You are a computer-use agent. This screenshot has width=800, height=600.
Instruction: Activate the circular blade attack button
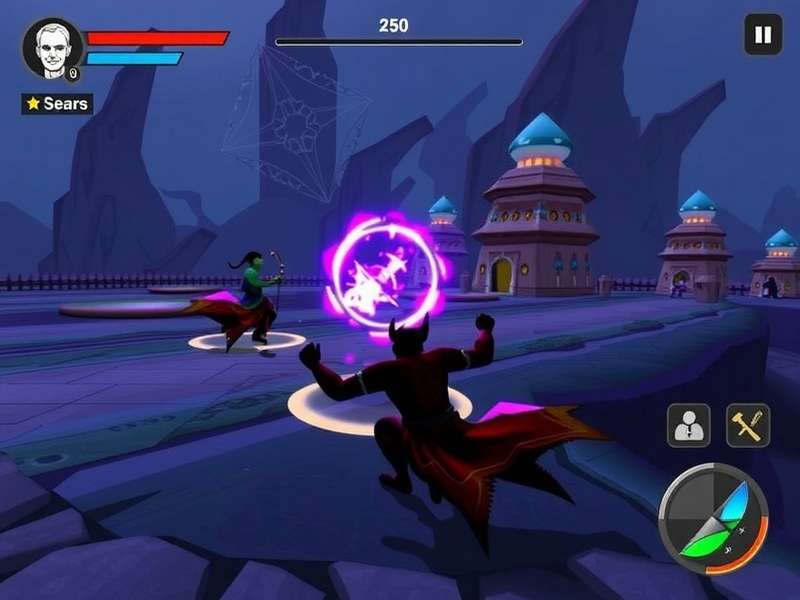(x=713, y=518)
